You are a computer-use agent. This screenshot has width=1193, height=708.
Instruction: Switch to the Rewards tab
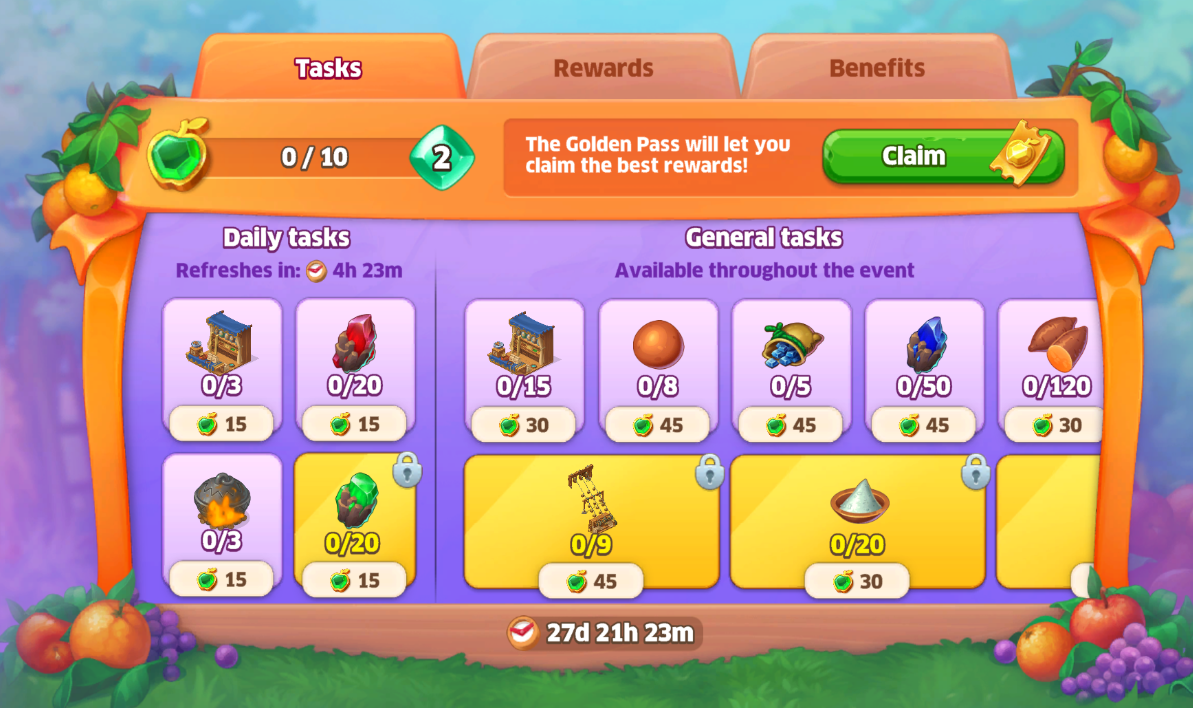tap(603, 68)
